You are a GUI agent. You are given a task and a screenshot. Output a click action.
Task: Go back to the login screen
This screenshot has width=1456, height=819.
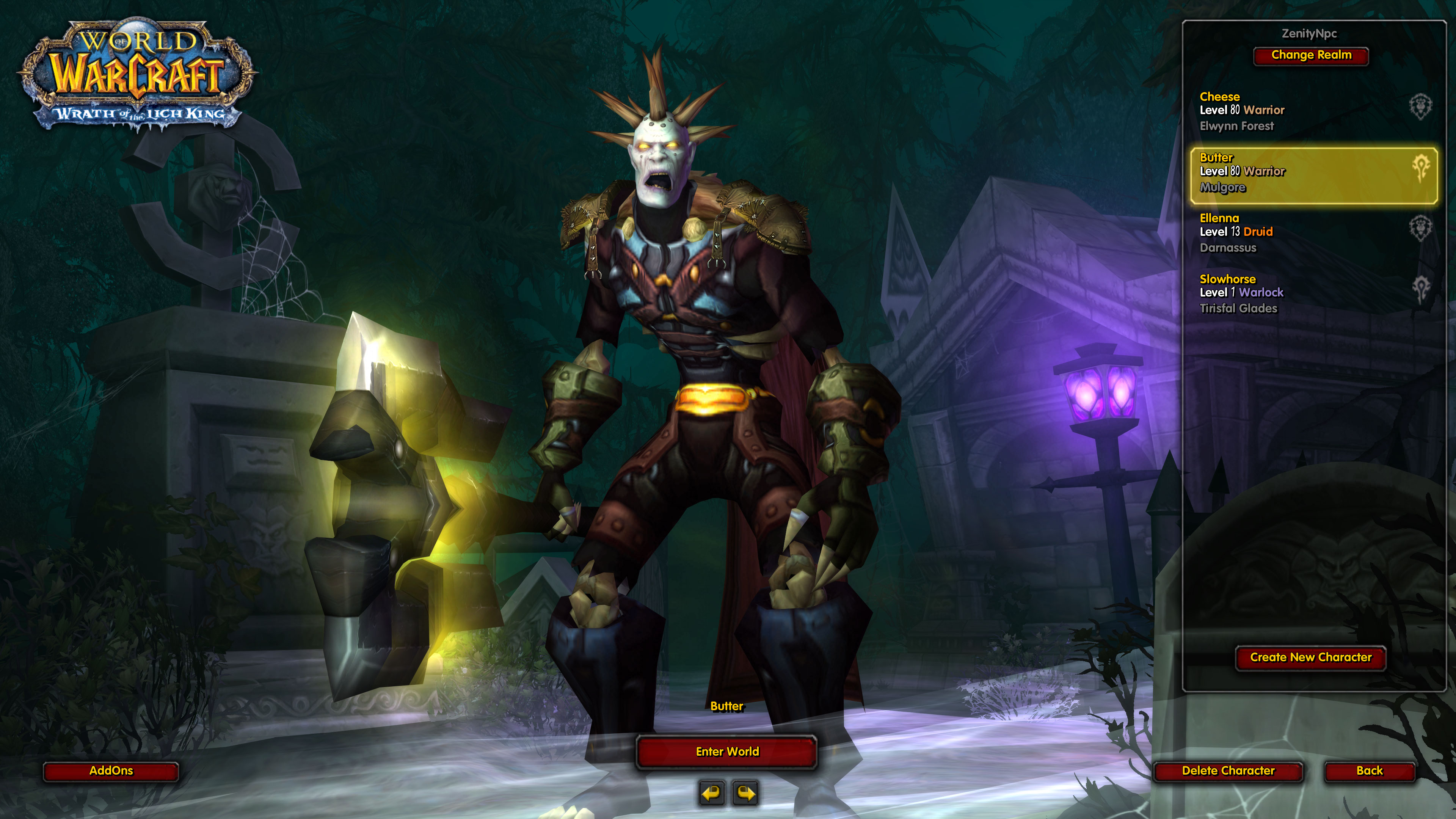tap(1369, 771)
